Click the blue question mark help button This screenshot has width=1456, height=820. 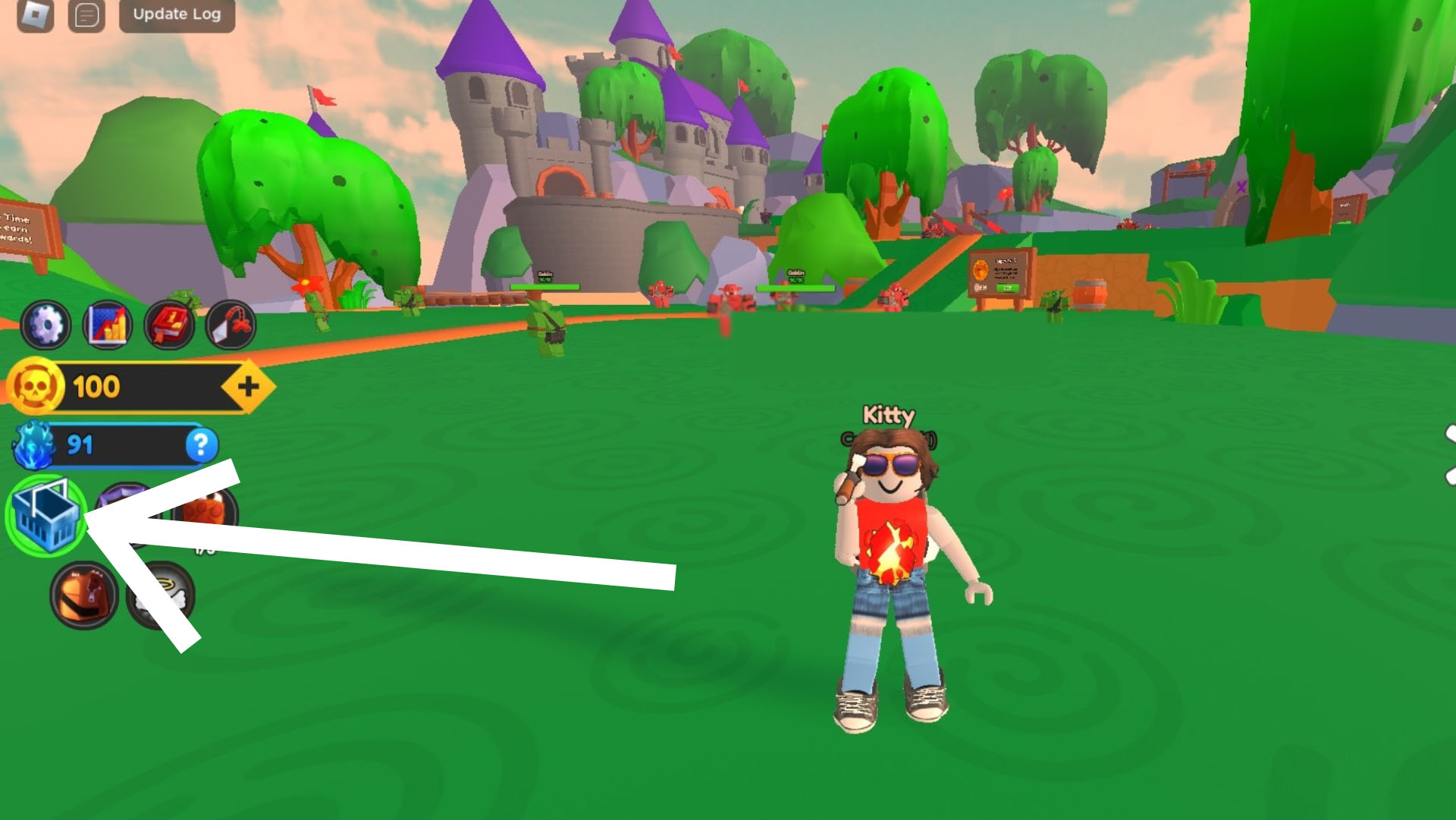201,445
